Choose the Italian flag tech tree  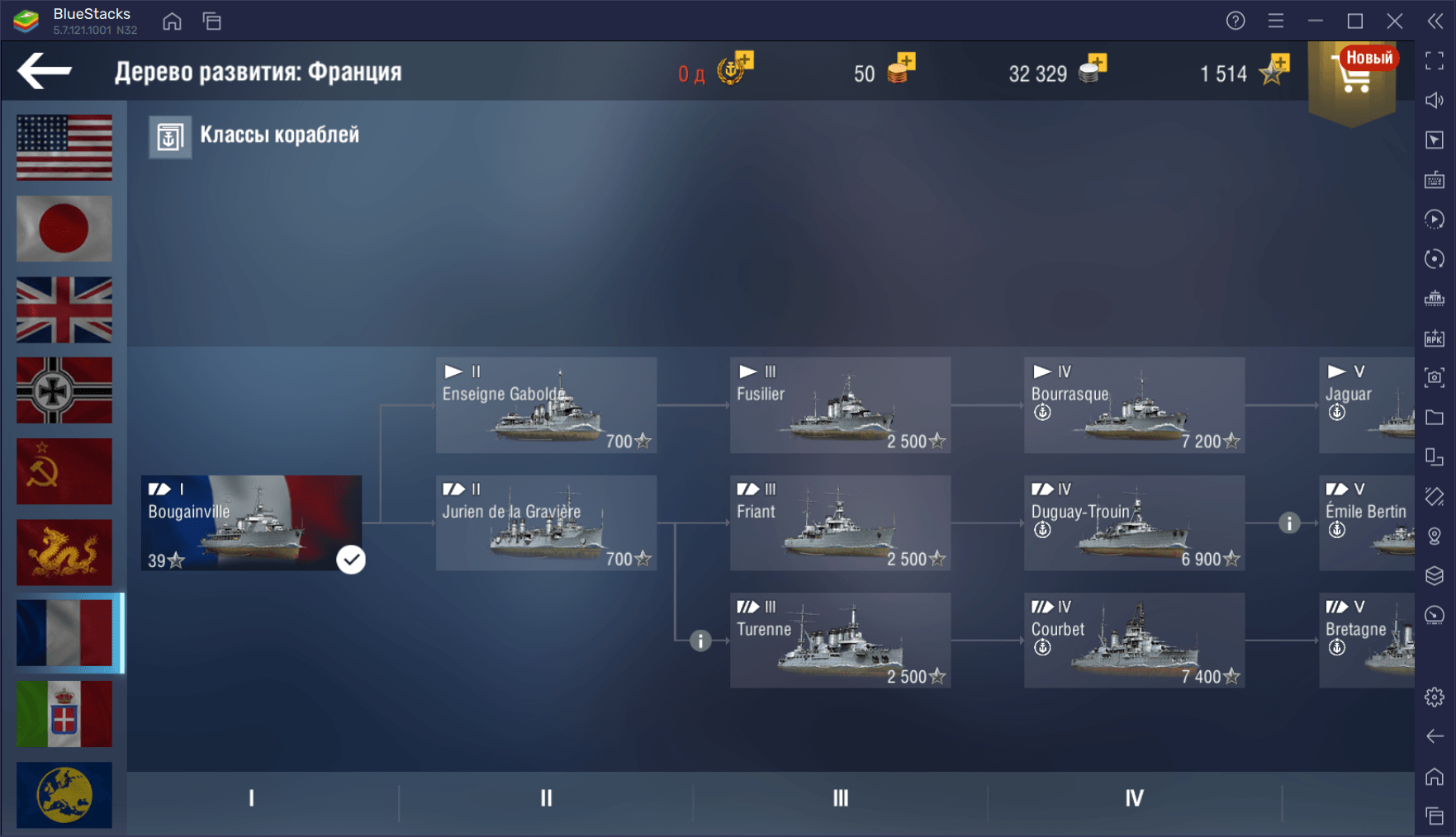click(64, 713)
